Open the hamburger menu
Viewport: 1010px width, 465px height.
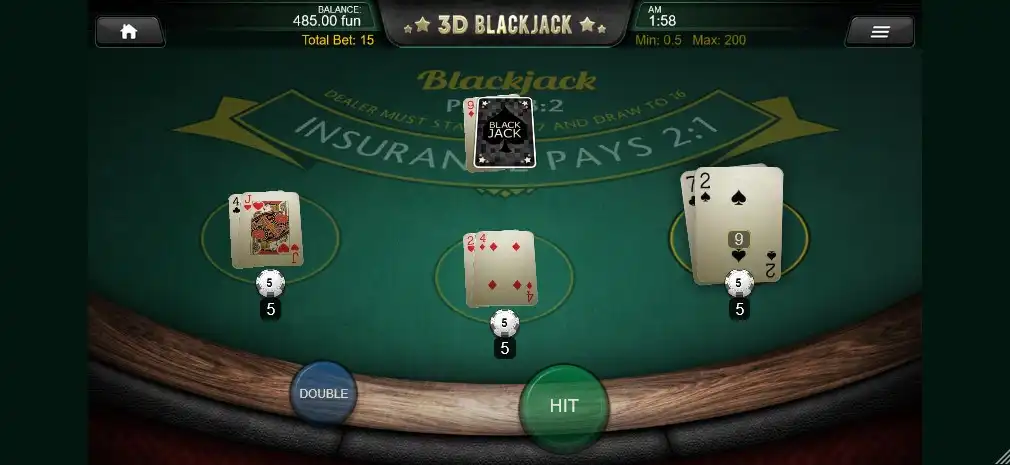pyautogui.click(x=879, y=32)
